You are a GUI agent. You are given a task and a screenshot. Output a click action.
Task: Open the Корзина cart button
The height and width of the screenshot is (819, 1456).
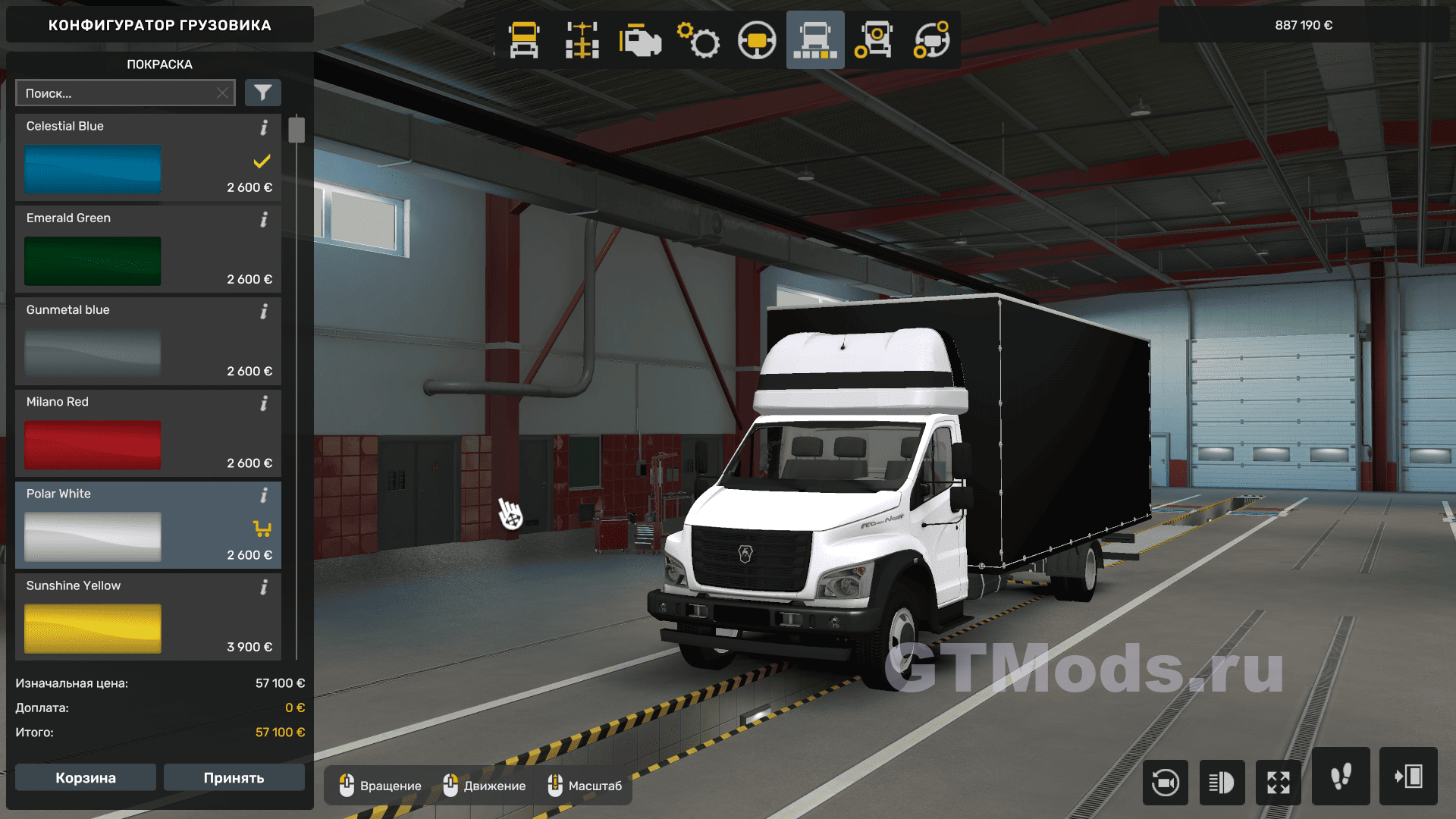[86, 778]
